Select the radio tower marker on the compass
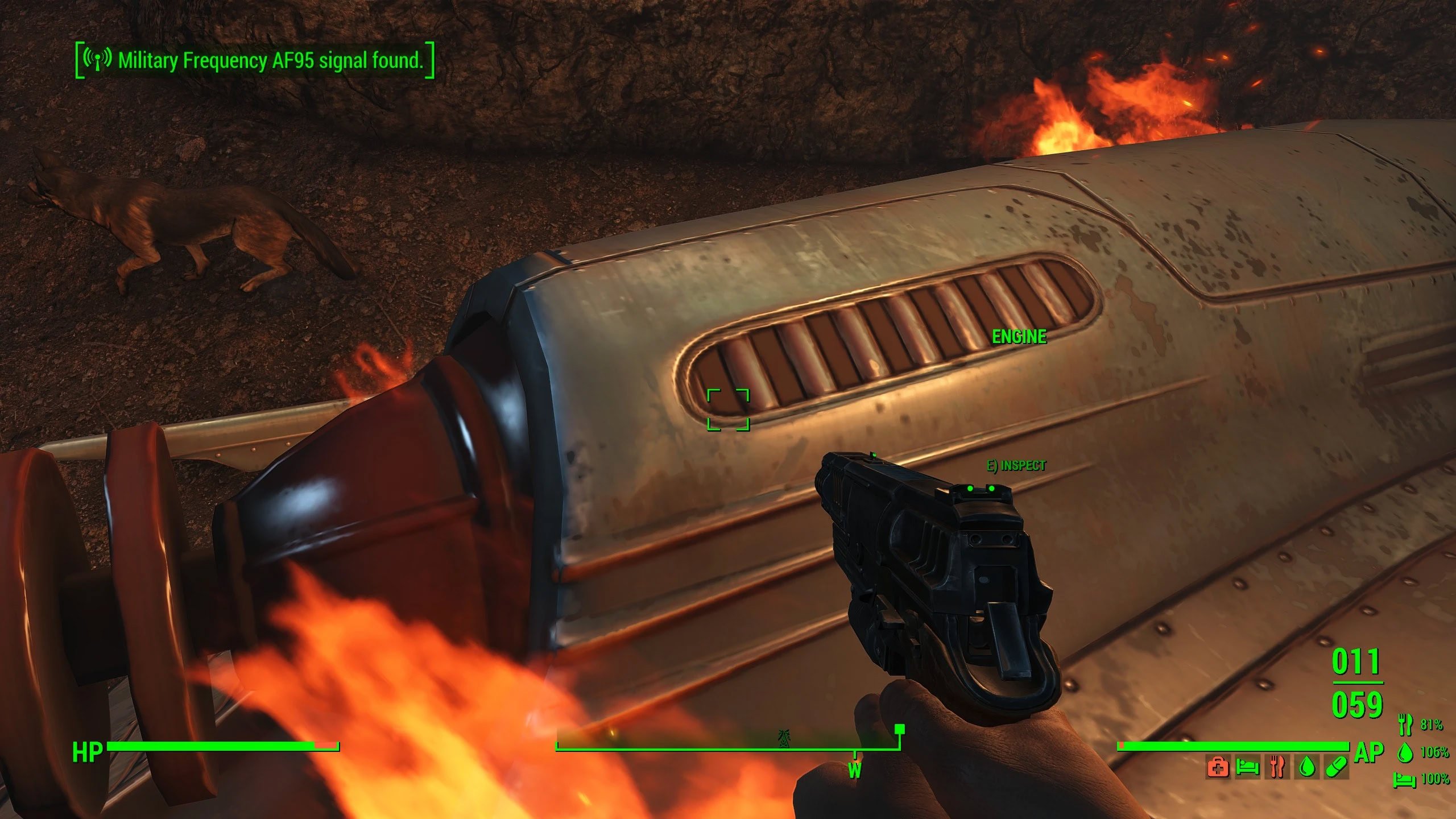Viewport: 1456px width, 819px height. click(784, 738)
